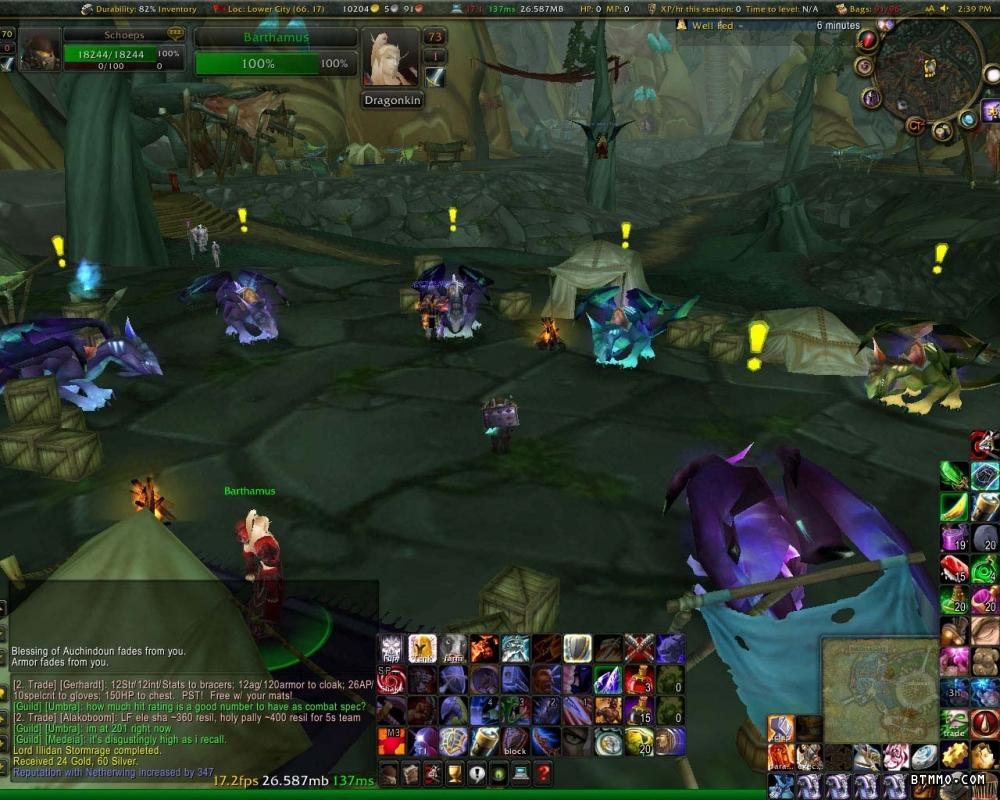Viewport: 1000px width, 800px height.
Task: Open the red question mark help button
Action: 542,773
